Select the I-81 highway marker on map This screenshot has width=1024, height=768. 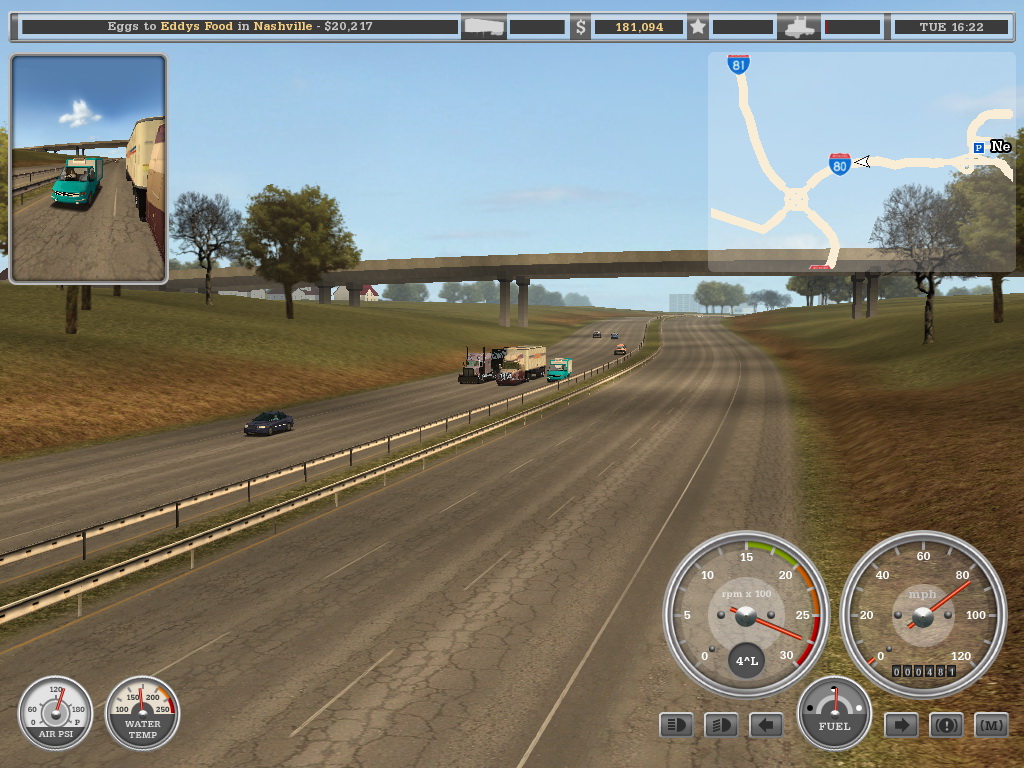point(738,65)
